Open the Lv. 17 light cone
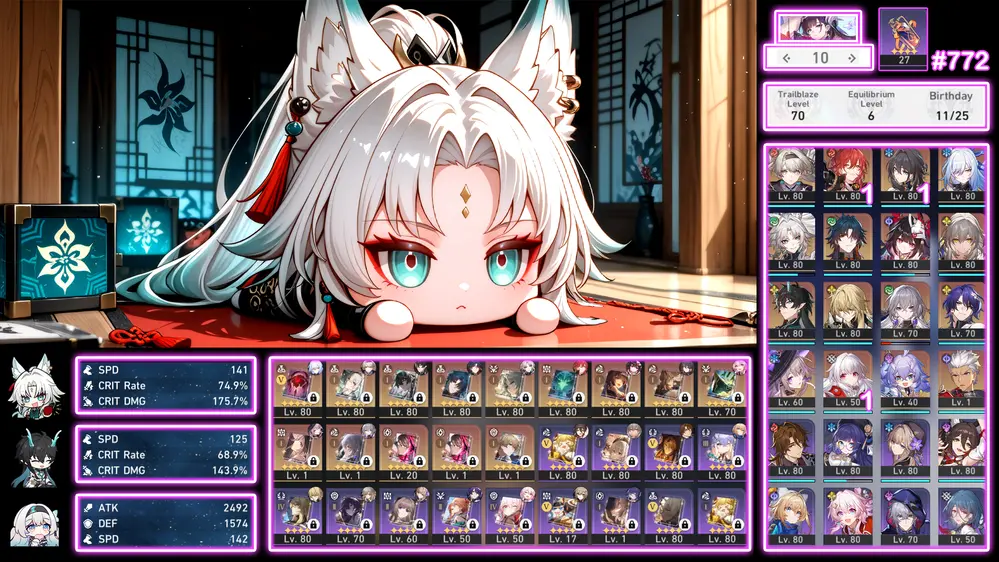Image resolution: width=999 pixels, height=562 pixels. click(x=563, y=518)
